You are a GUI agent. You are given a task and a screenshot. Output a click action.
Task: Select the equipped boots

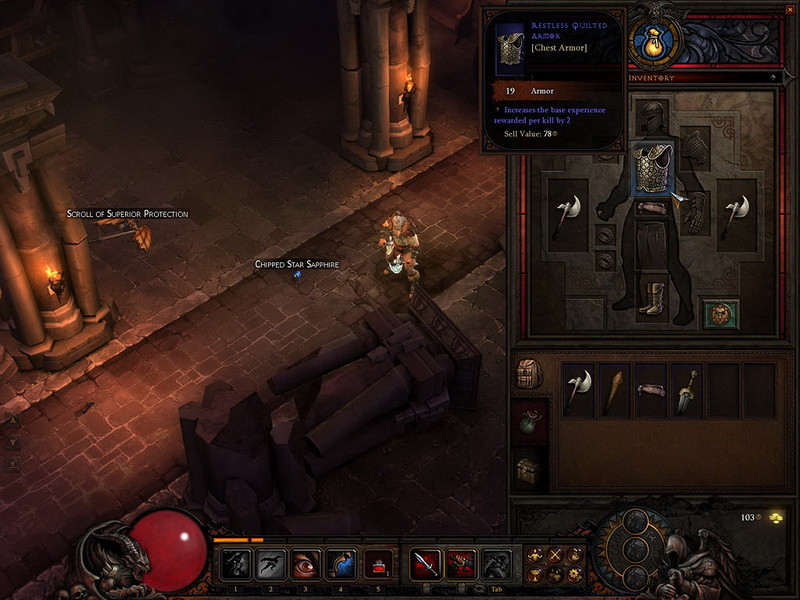[x=652, y=299]
